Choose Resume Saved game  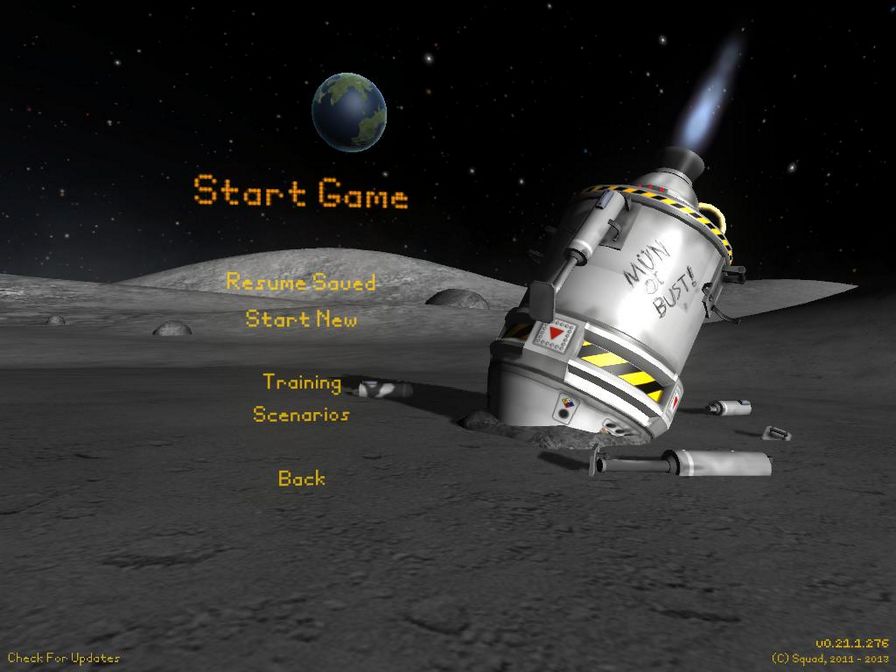pyautogui.click(x=301, y=282)
